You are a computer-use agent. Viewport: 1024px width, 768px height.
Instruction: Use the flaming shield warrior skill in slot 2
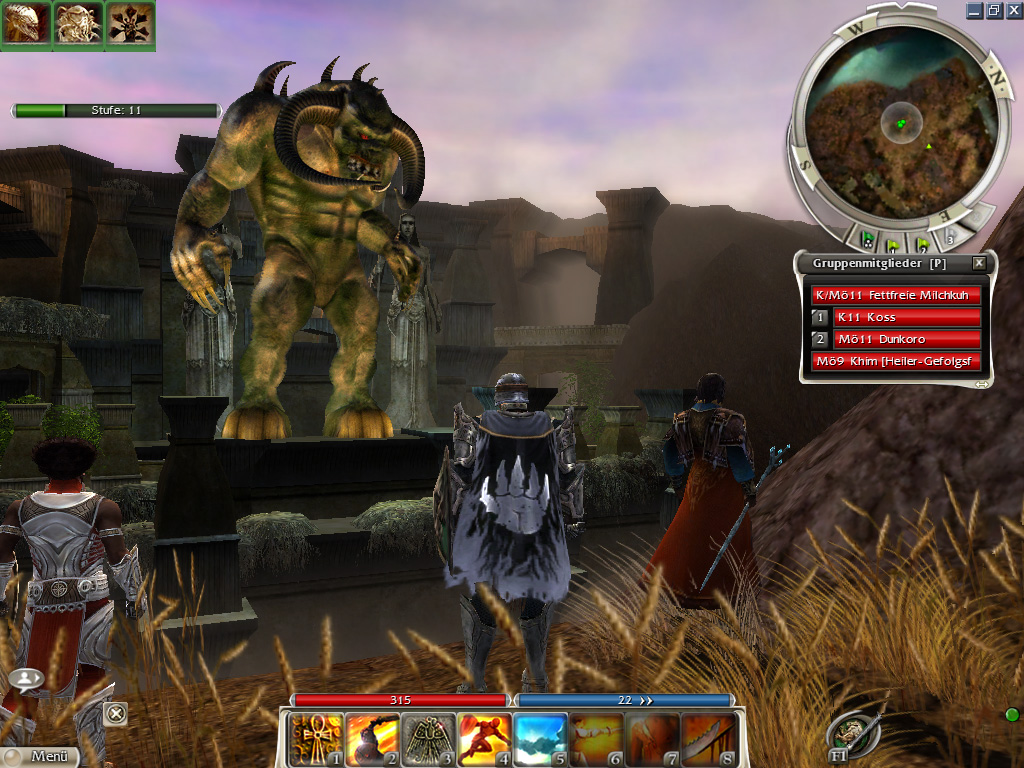click(x=372, y=739)
